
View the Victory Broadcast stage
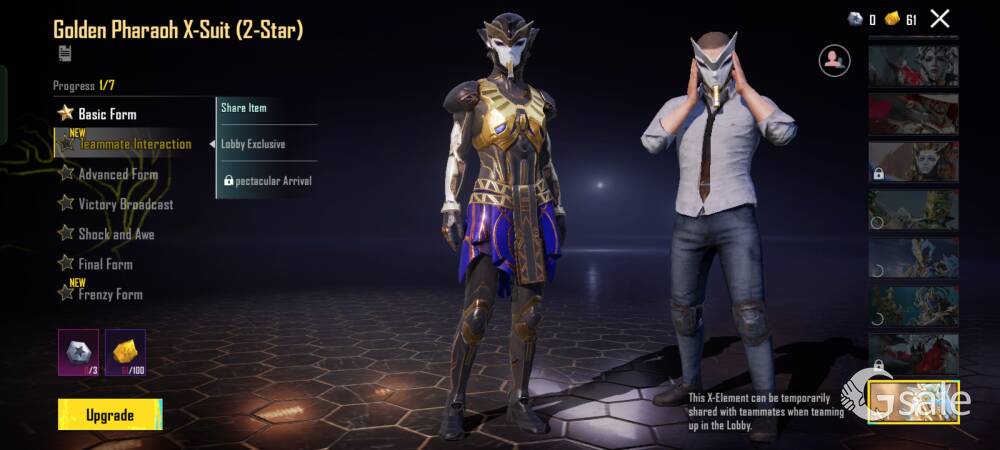tap(125, 204)
